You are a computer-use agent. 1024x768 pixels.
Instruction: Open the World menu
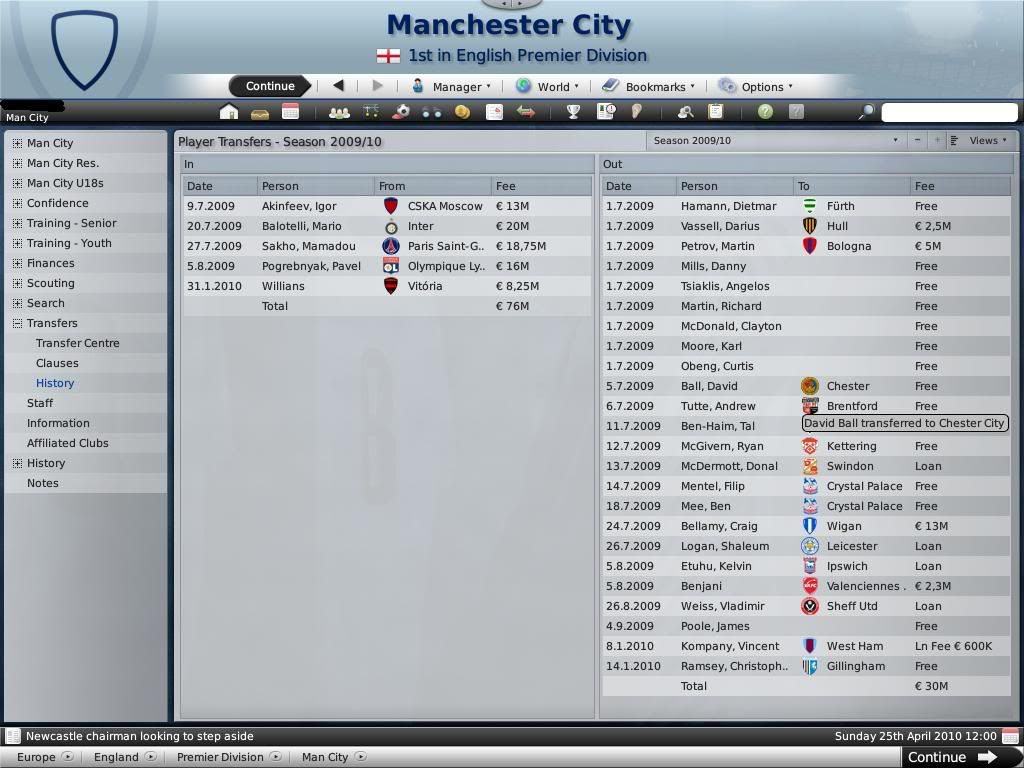tap(546, 87)
